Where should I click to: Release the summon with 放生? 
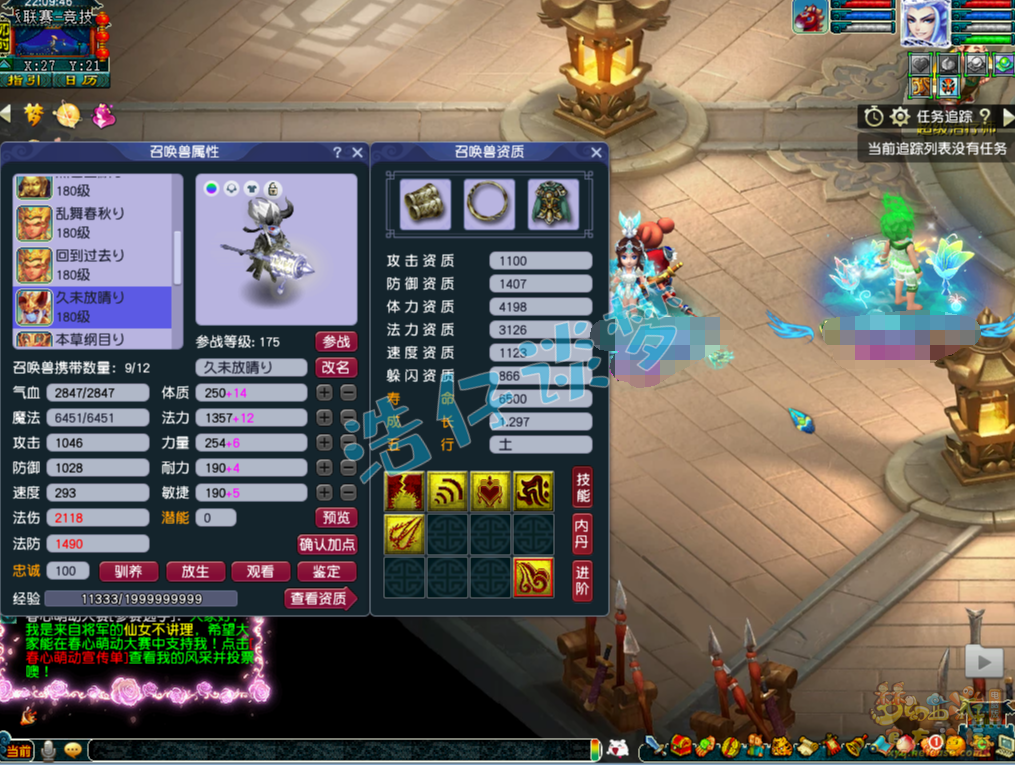(x=195, y=572)
